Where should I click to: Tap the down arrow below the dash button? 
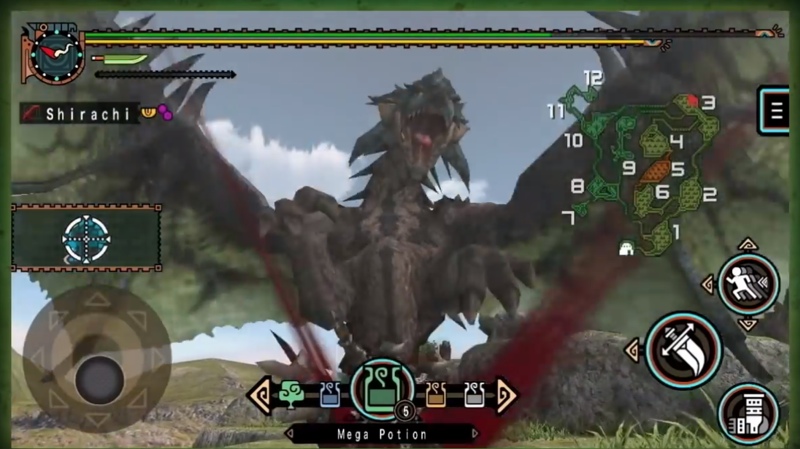click(748, 324)
